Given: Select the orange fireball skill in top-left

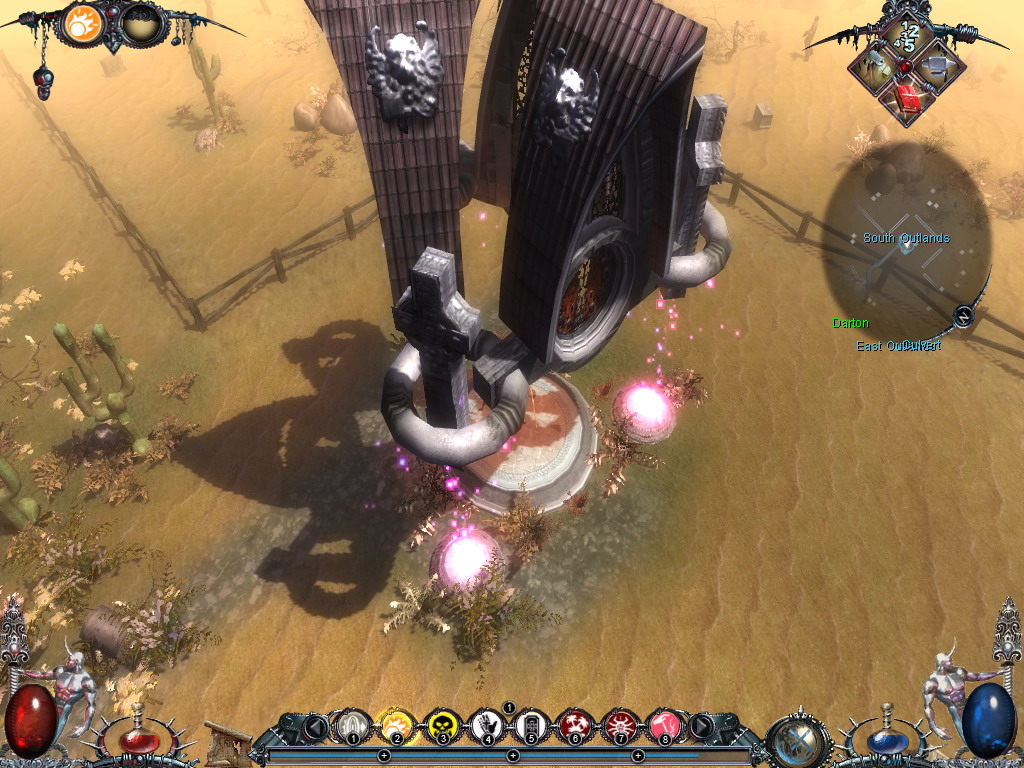Looking at the screenshot, I should [82, 24].
